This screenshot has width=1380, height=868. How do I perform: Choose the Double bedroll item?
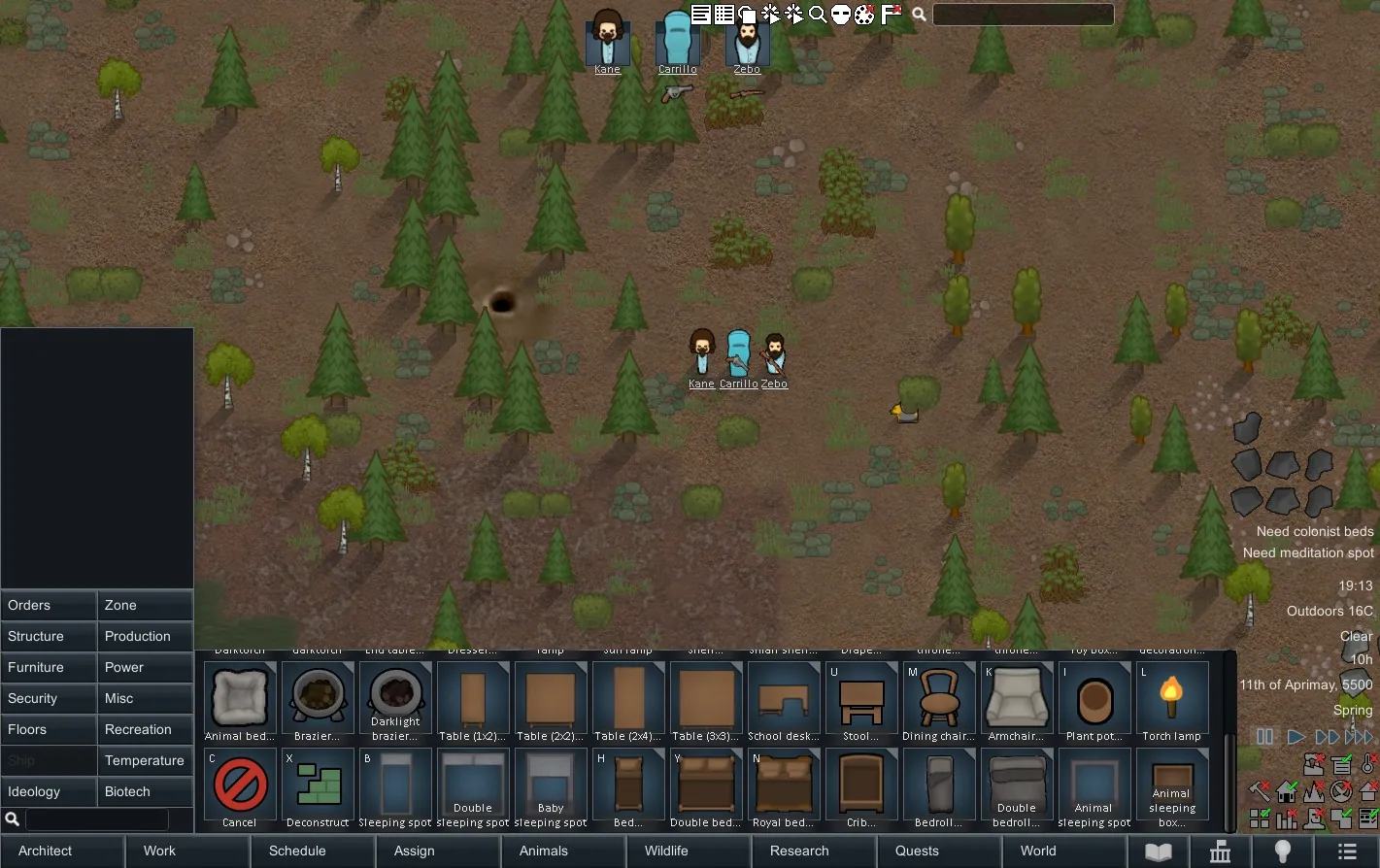[1017, 788]
